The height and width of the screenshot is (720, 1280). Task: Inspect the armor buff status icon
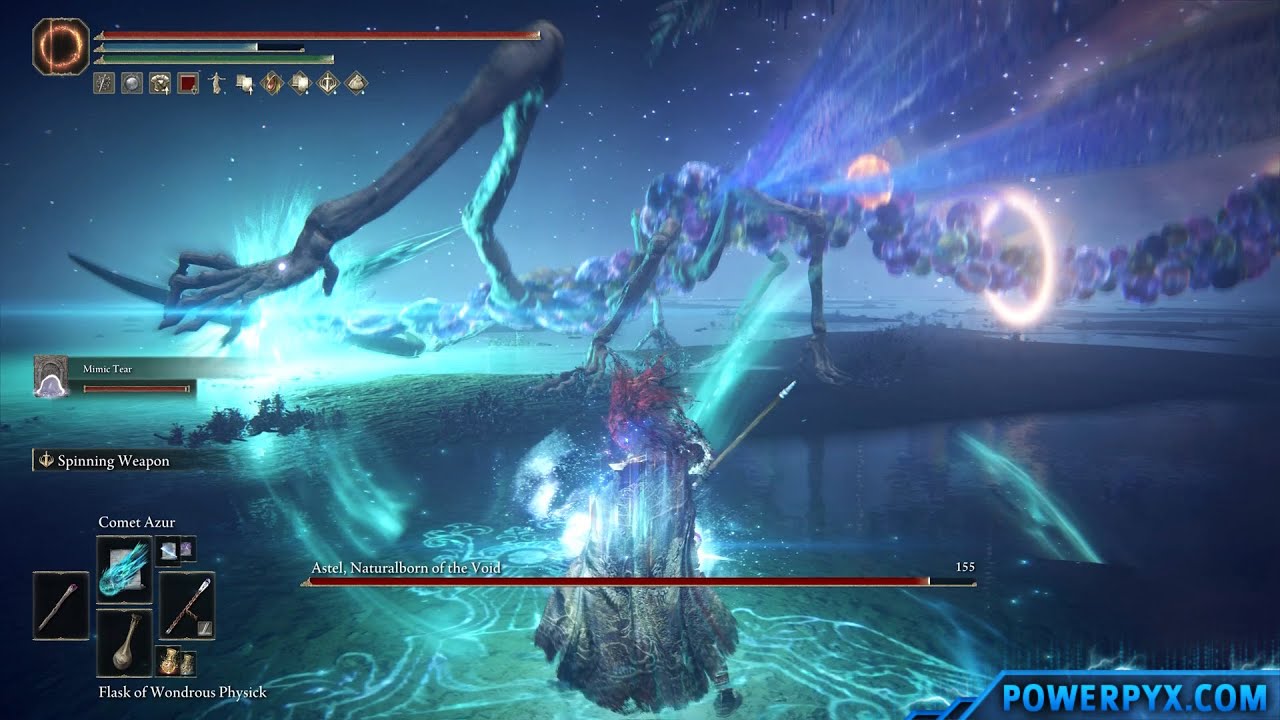click(159, 84)
